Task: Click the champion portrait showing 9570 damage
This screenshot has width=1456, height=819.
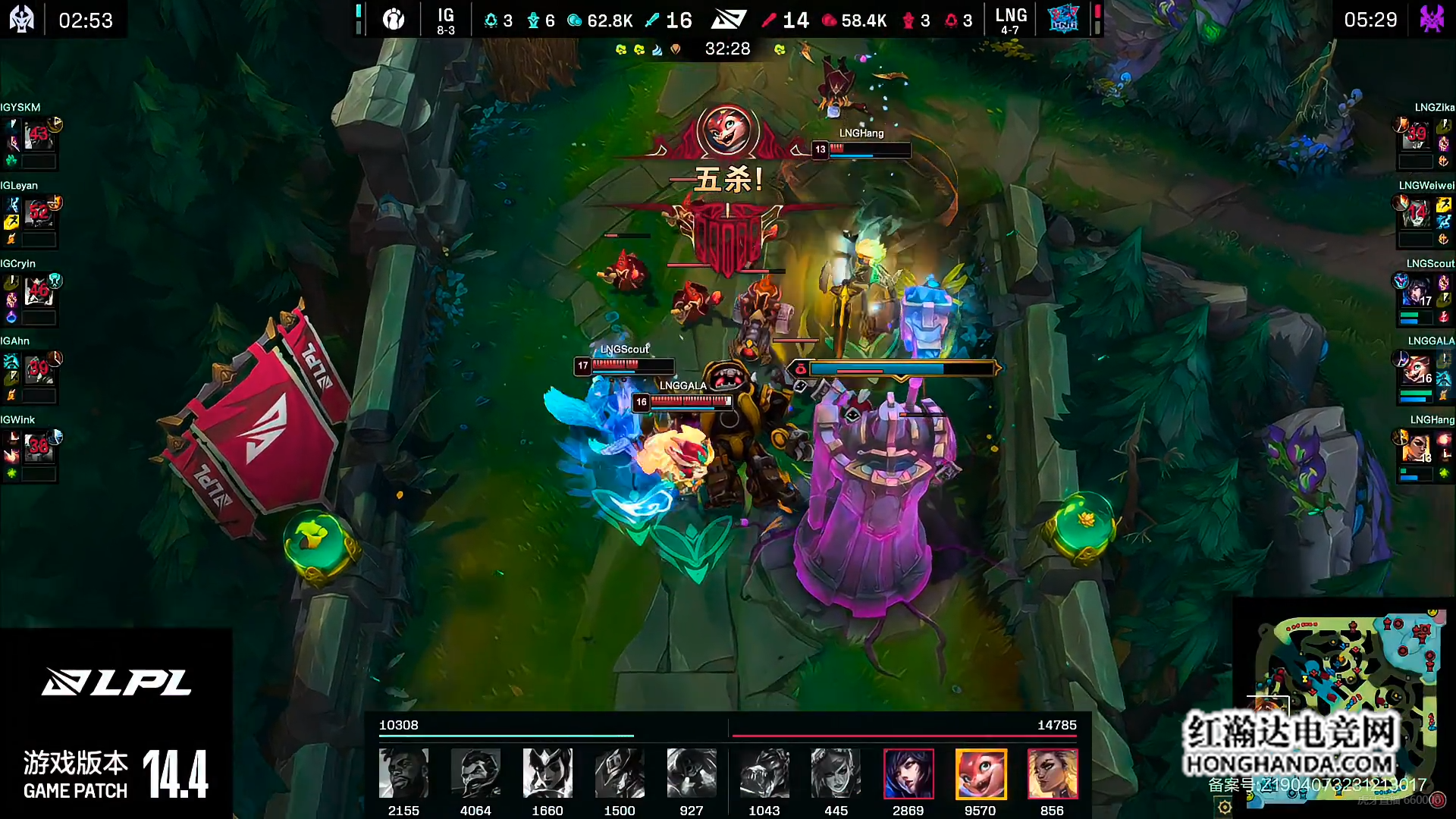Action: 980,773
